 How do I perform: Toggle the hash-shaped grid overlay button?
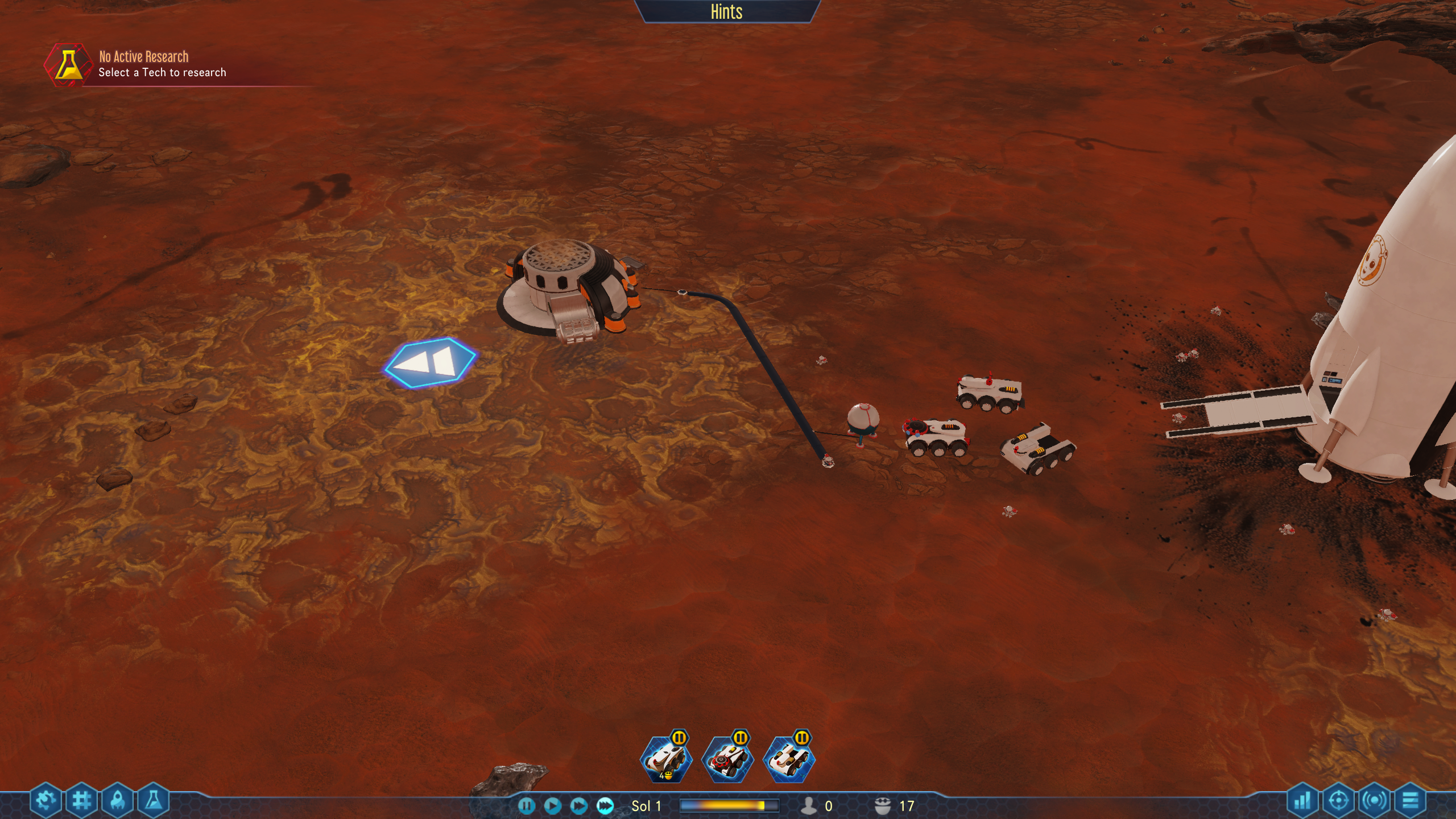[x=82, y=801]
